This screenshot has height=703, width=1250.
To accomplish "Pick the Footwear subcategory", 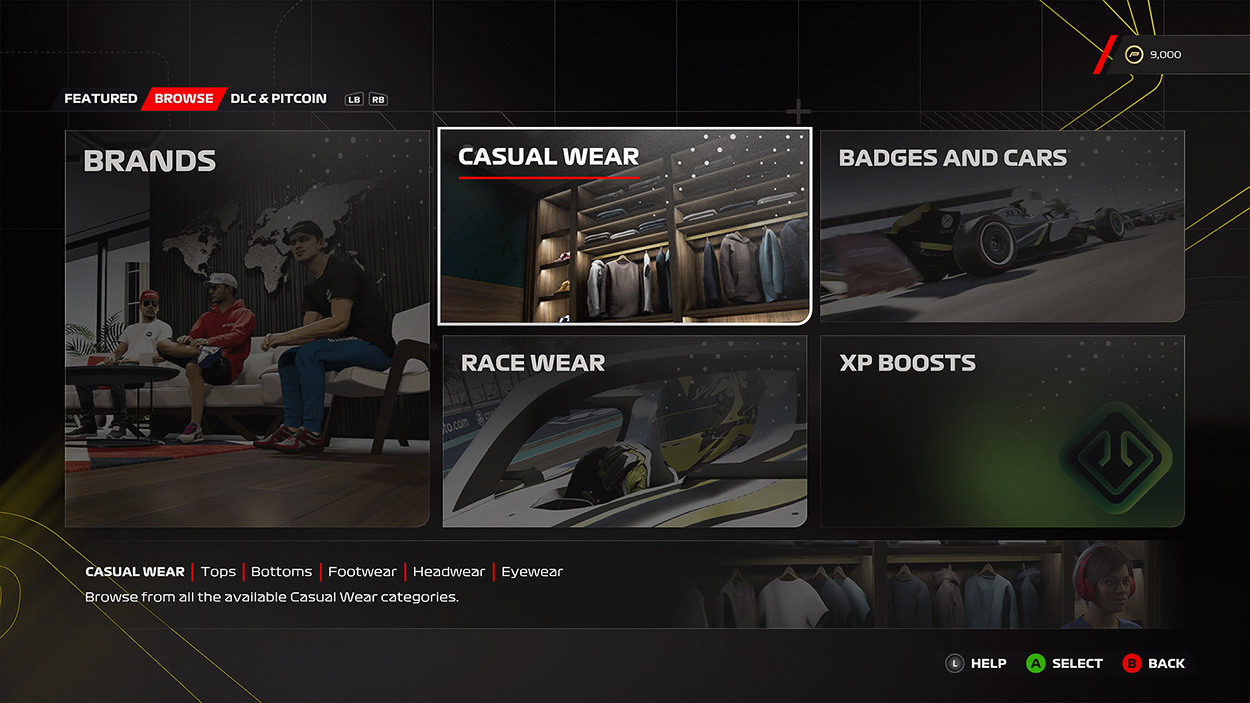I will click(x=362, y=572).
